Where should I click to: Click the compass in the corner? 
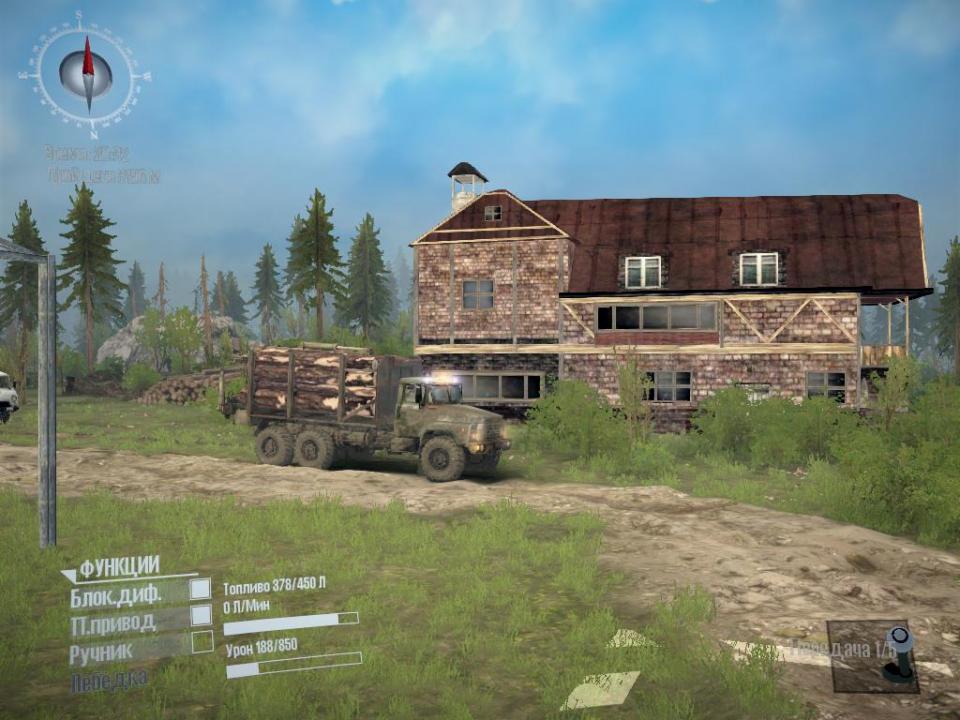tap(87, 74)
